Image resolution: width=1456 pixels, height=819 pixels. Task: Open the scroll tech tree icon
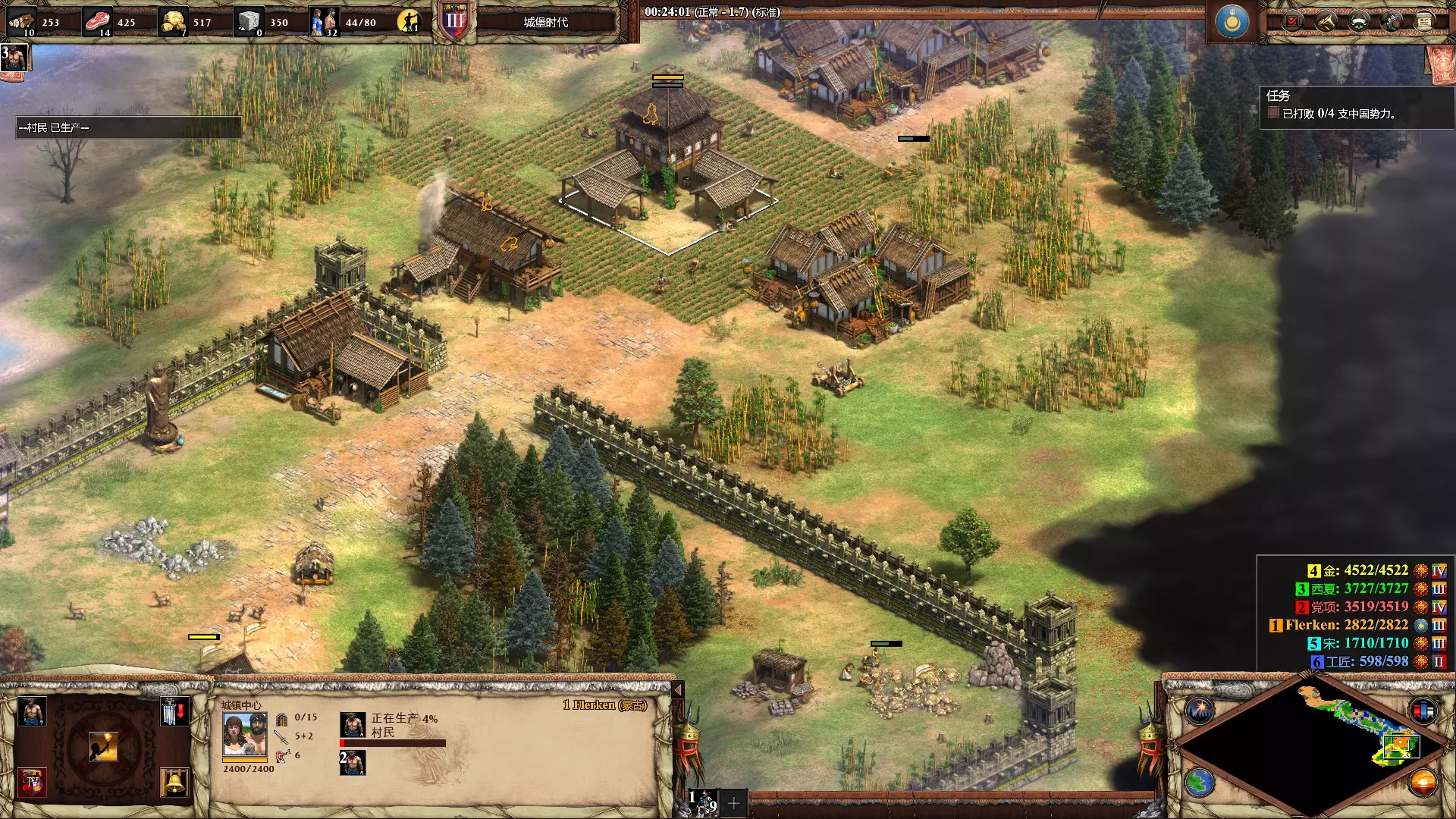[x=1423, y=22]
